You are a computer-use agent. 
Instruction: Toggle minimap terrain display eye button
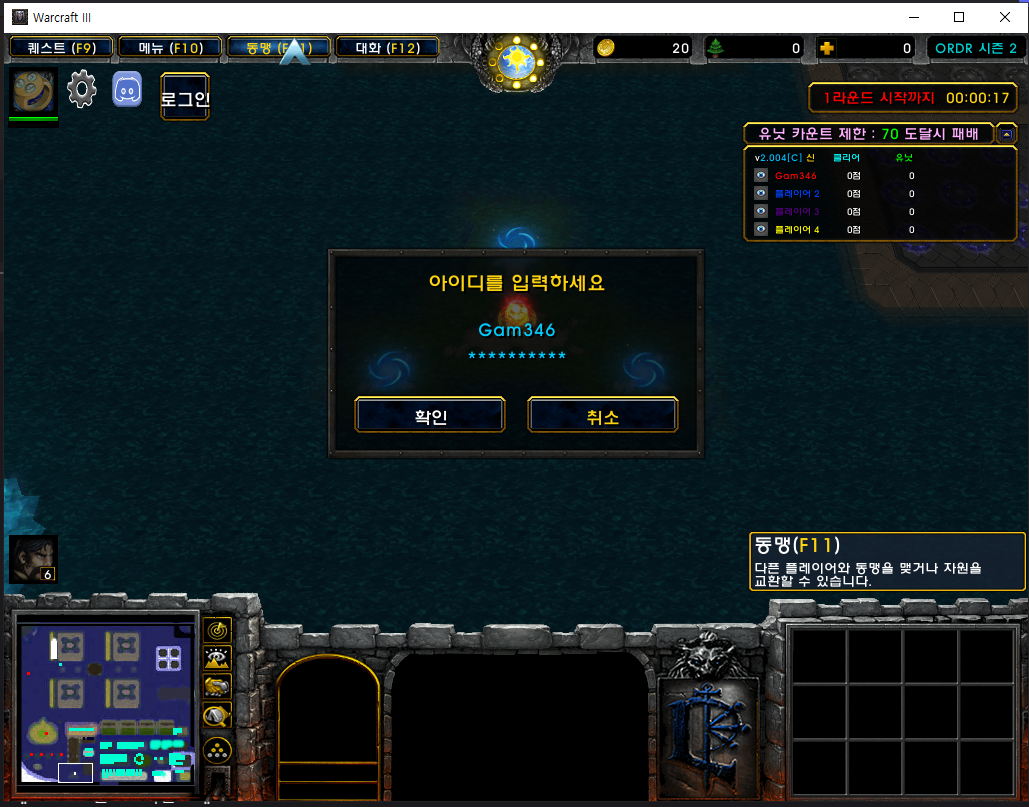click(217, 657)
